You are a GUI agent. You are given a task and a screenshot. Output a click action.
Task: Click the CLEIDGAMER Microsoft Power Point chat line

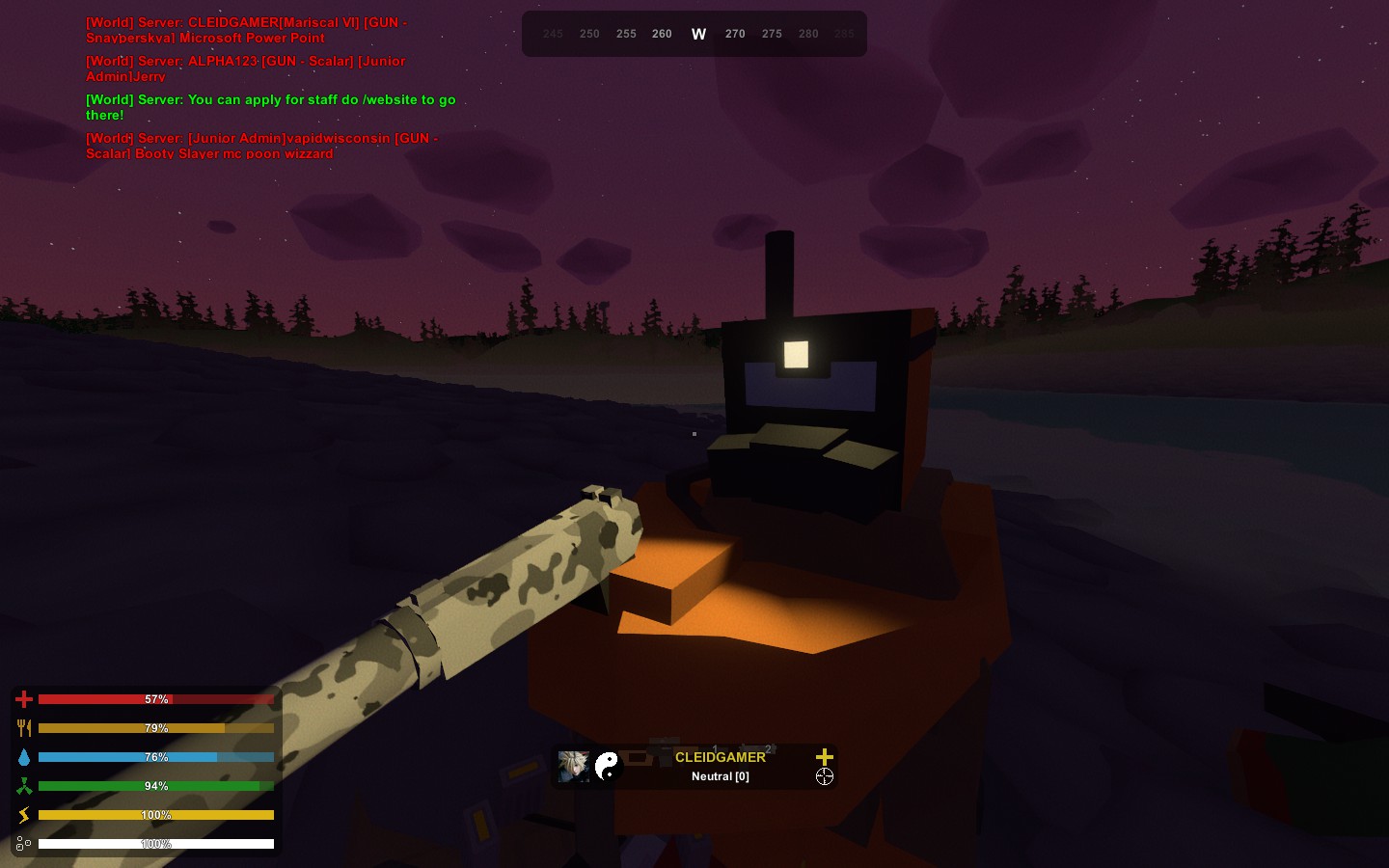pos(246,30)
